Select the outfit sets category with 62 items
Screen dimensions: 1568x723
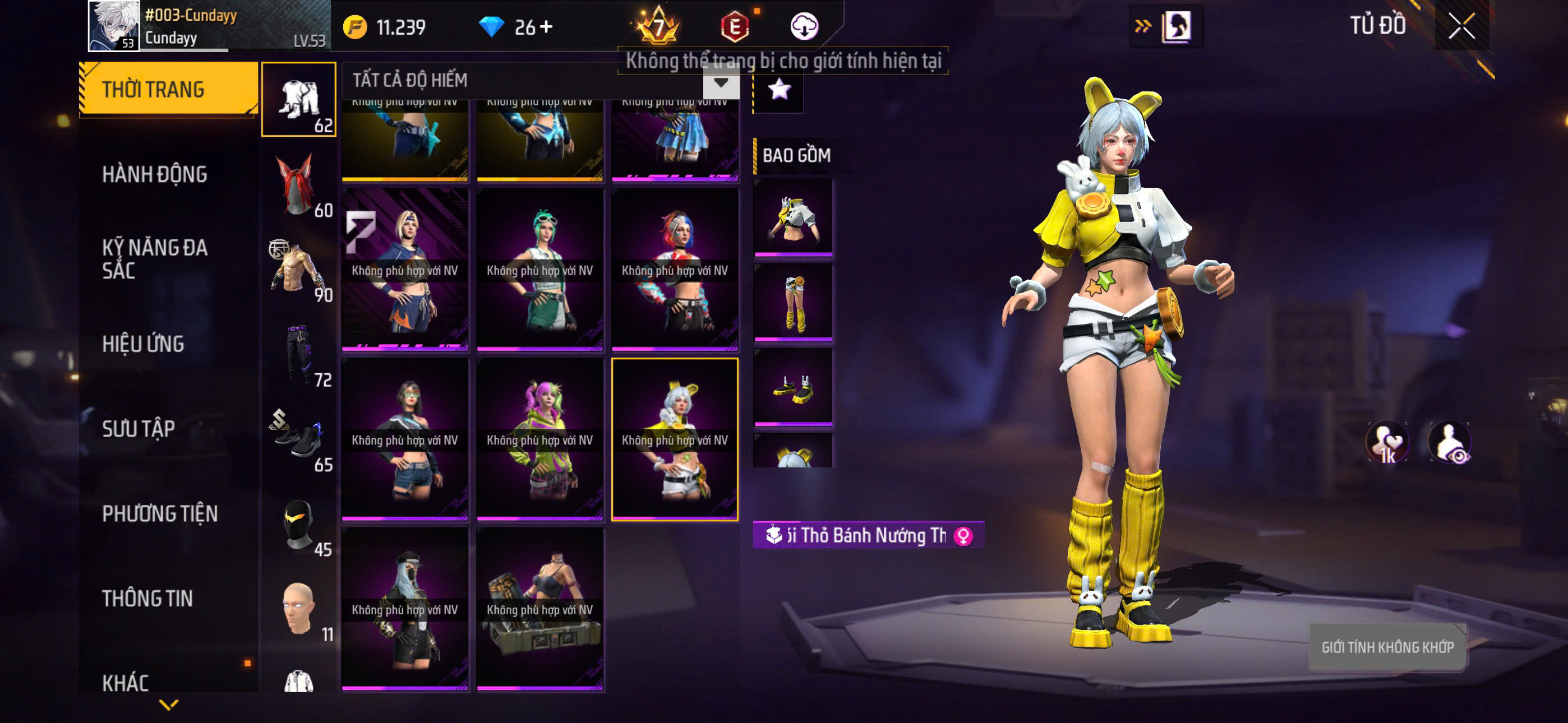point(298,99)
